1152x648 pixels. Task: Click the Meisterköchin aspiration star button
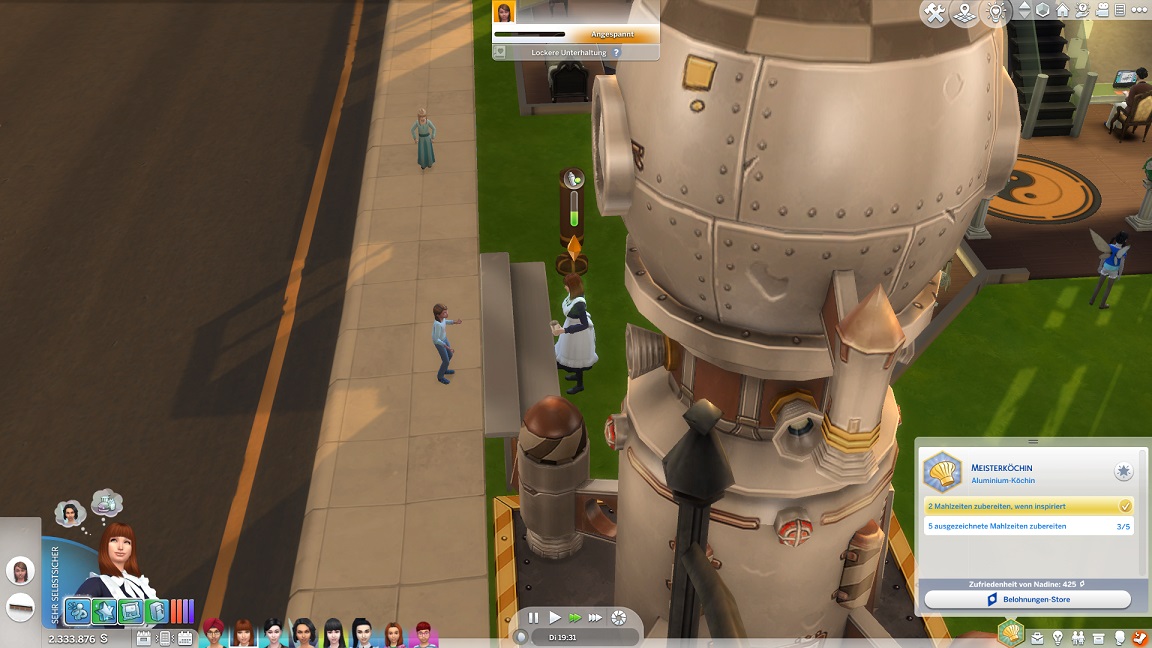point(1124,471)
